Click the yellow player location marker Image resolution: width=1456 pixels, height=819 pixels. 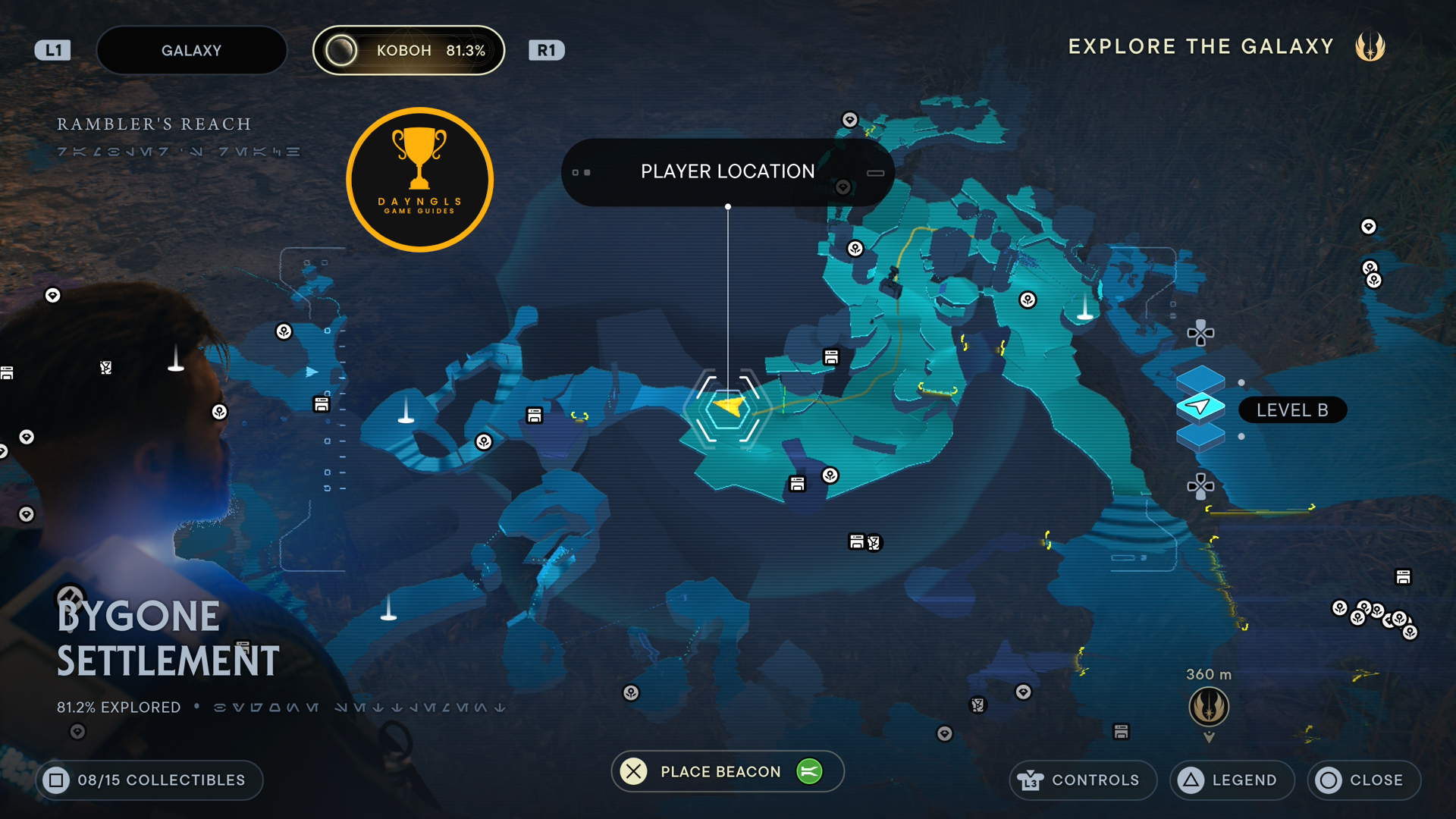click(x=729, y=409)
